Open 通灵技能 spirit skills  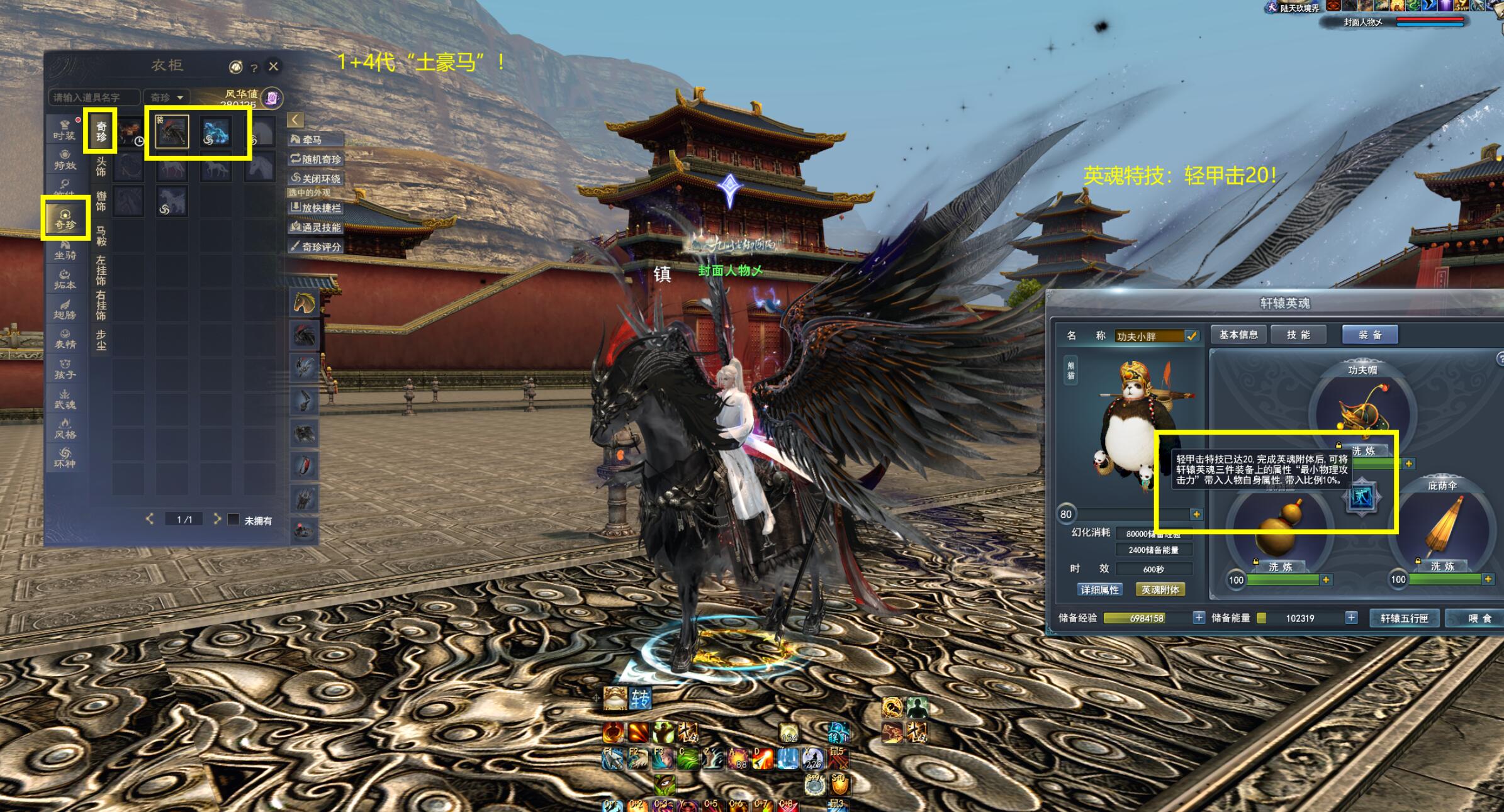click(x=316, y=227)
